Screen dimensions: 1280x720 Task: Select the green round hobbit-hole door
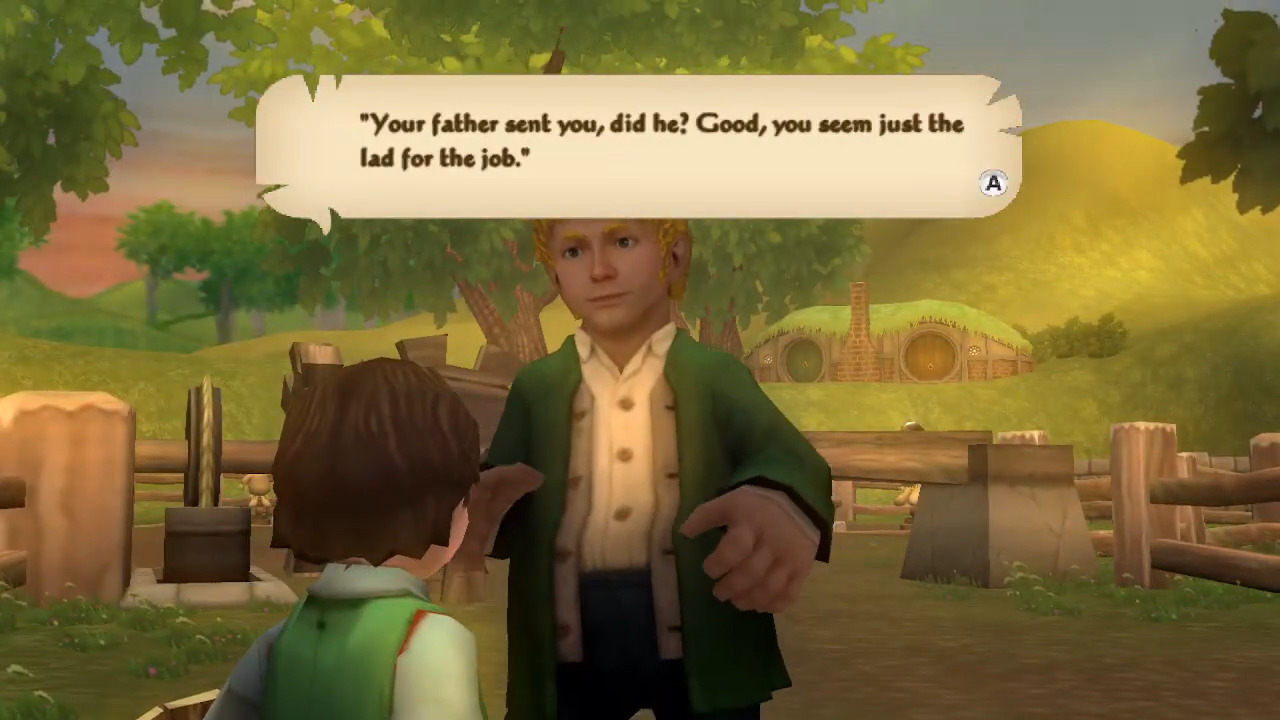pos(804,361)
